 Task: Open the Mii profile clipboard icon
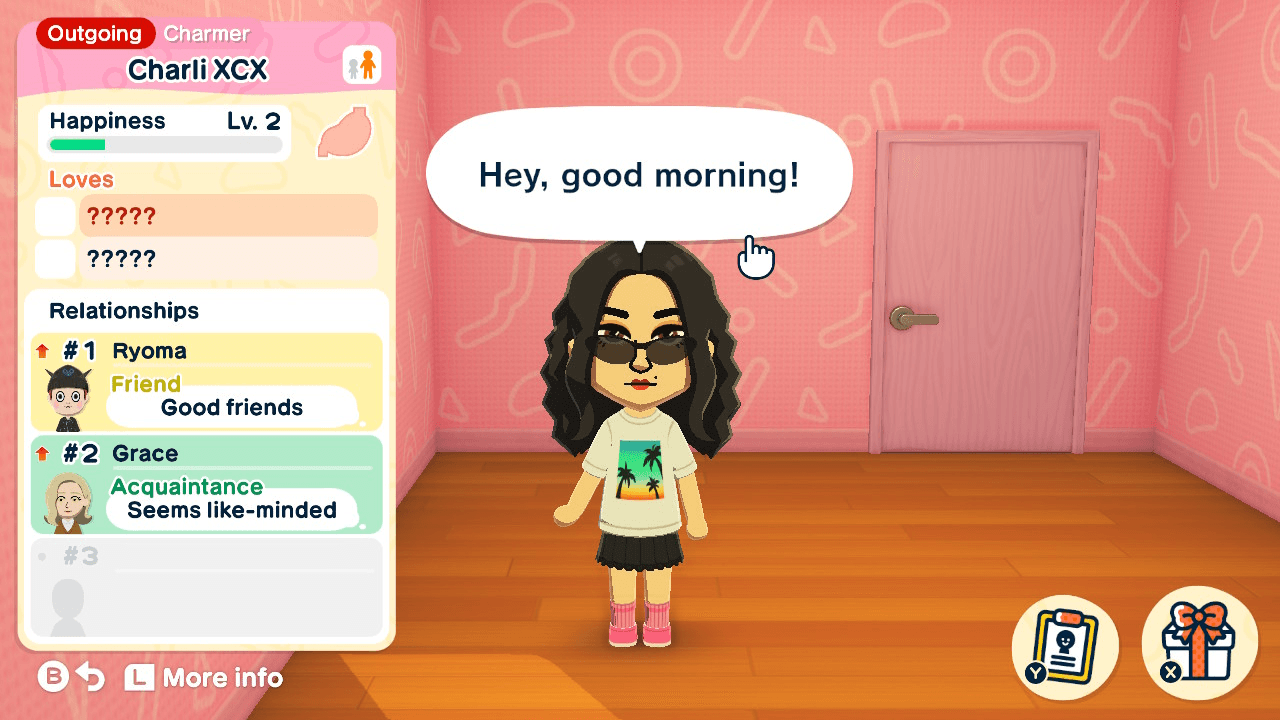click(x=1064, y=645)
